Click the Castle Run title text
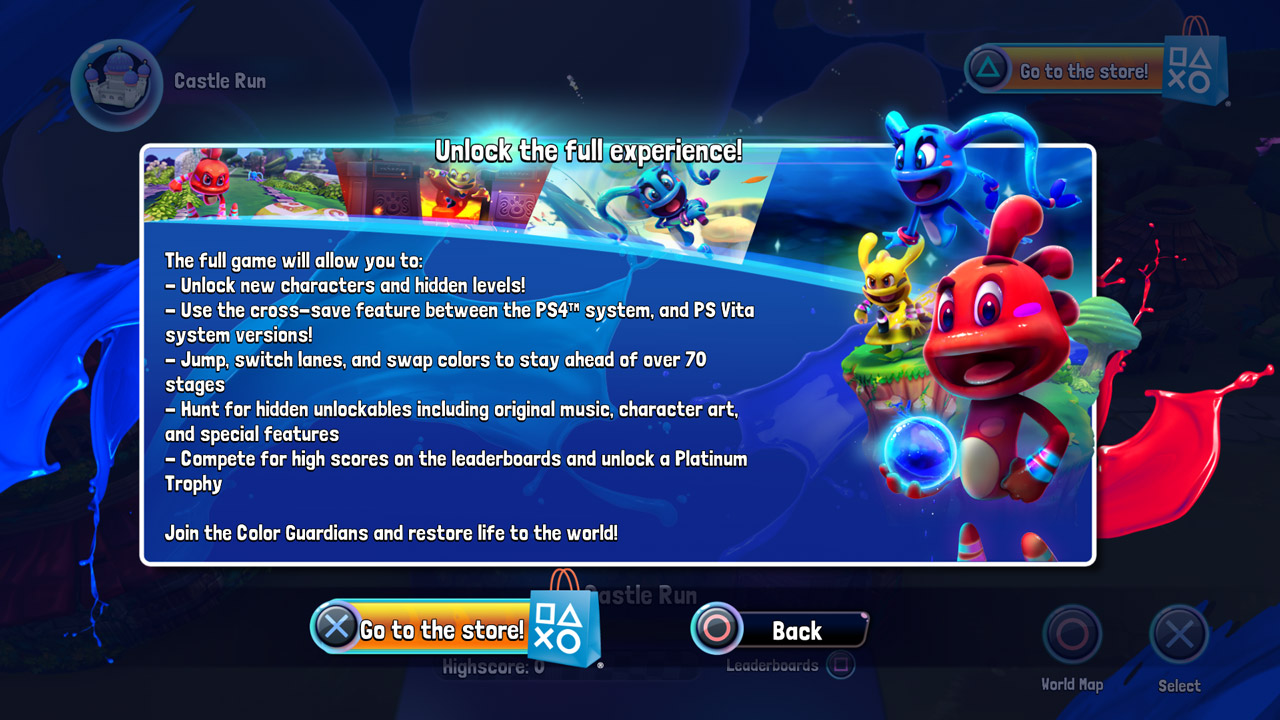The image size is (1280, 720). coord(220,80)
